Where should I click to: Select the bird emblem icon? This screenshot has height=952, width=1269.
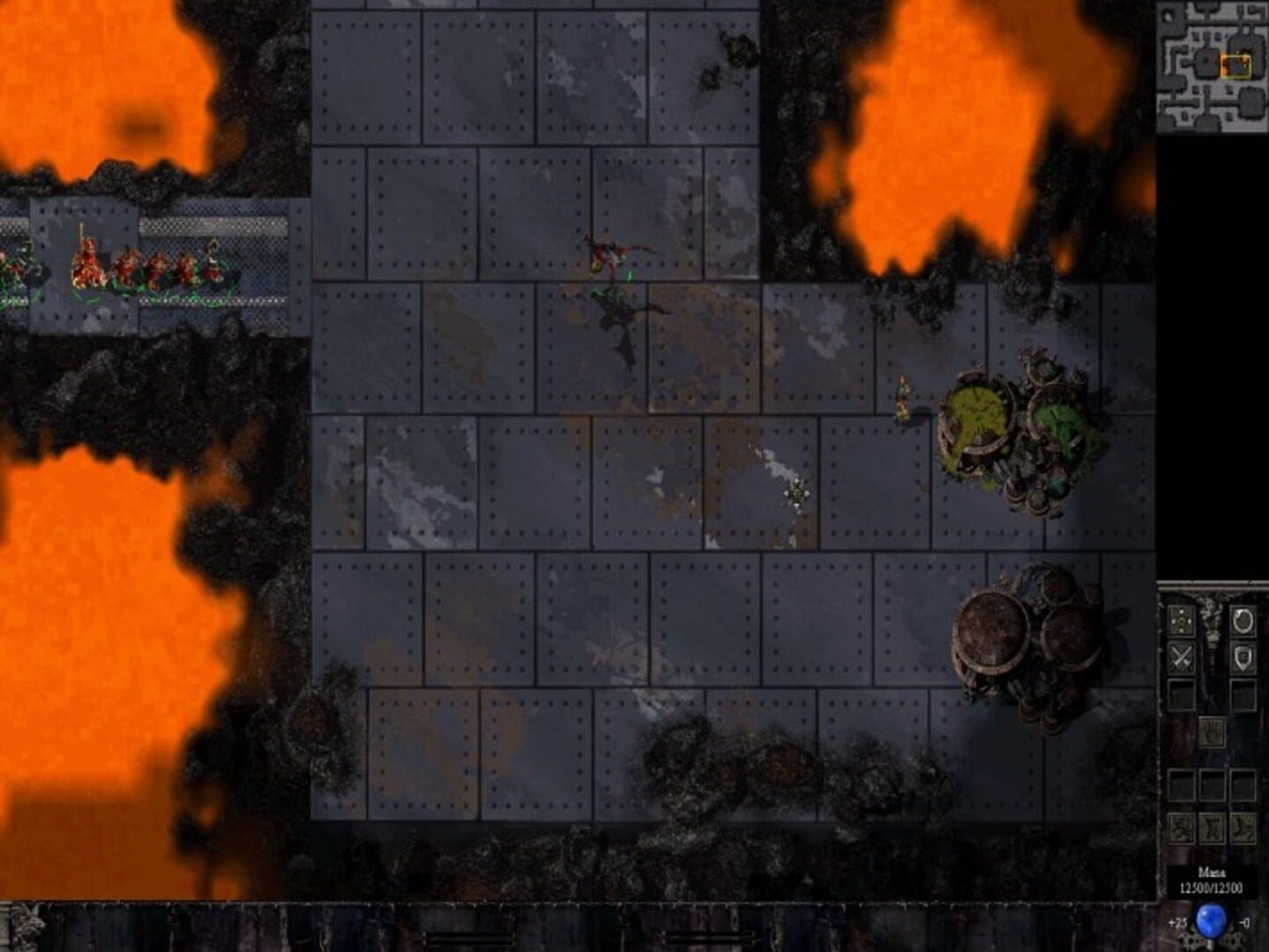pyautogui.click(x=1243, y=828)
